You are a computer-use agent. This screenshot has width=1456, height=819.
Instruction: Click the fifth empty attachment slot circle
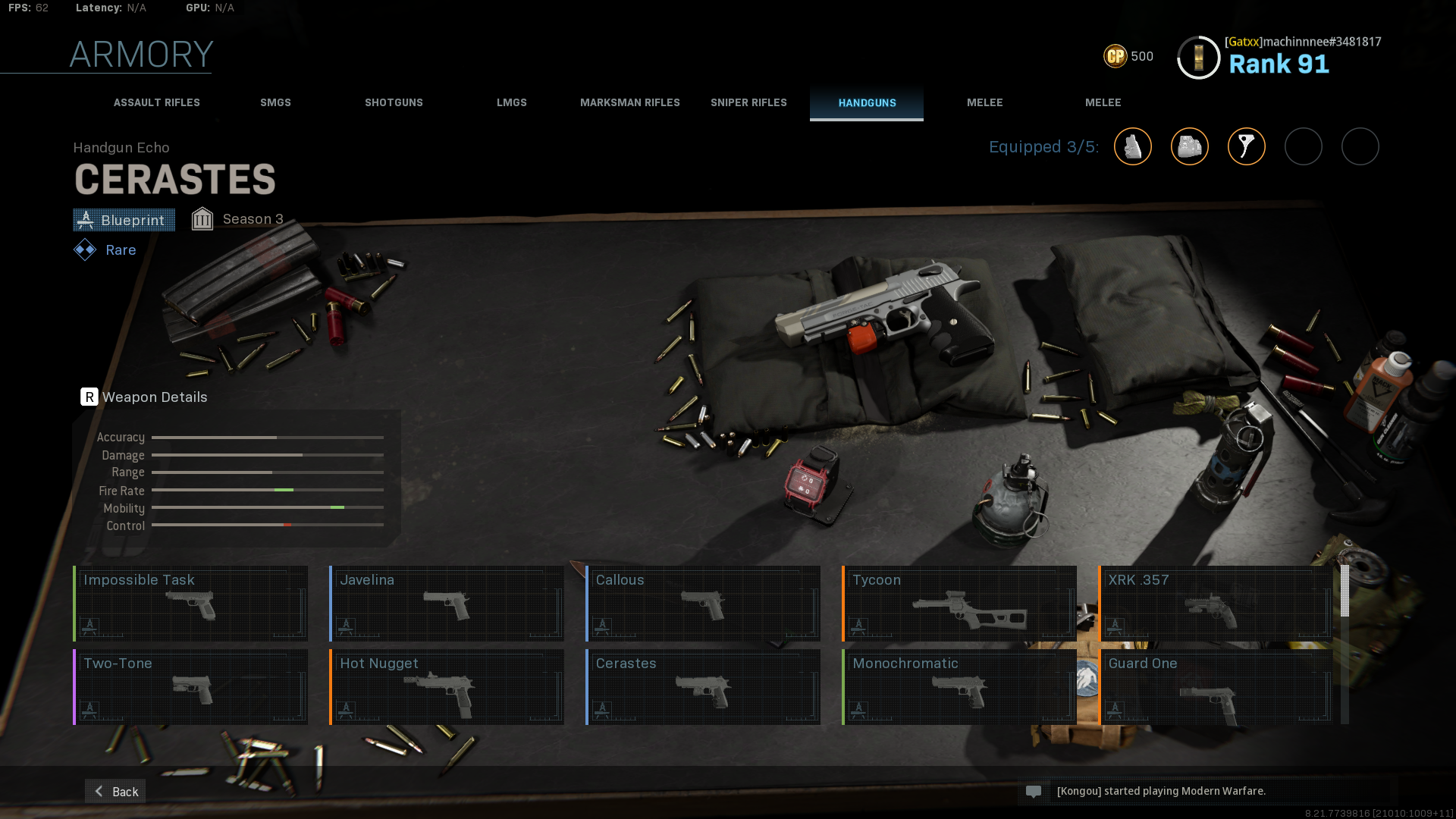coord(1360,146)
